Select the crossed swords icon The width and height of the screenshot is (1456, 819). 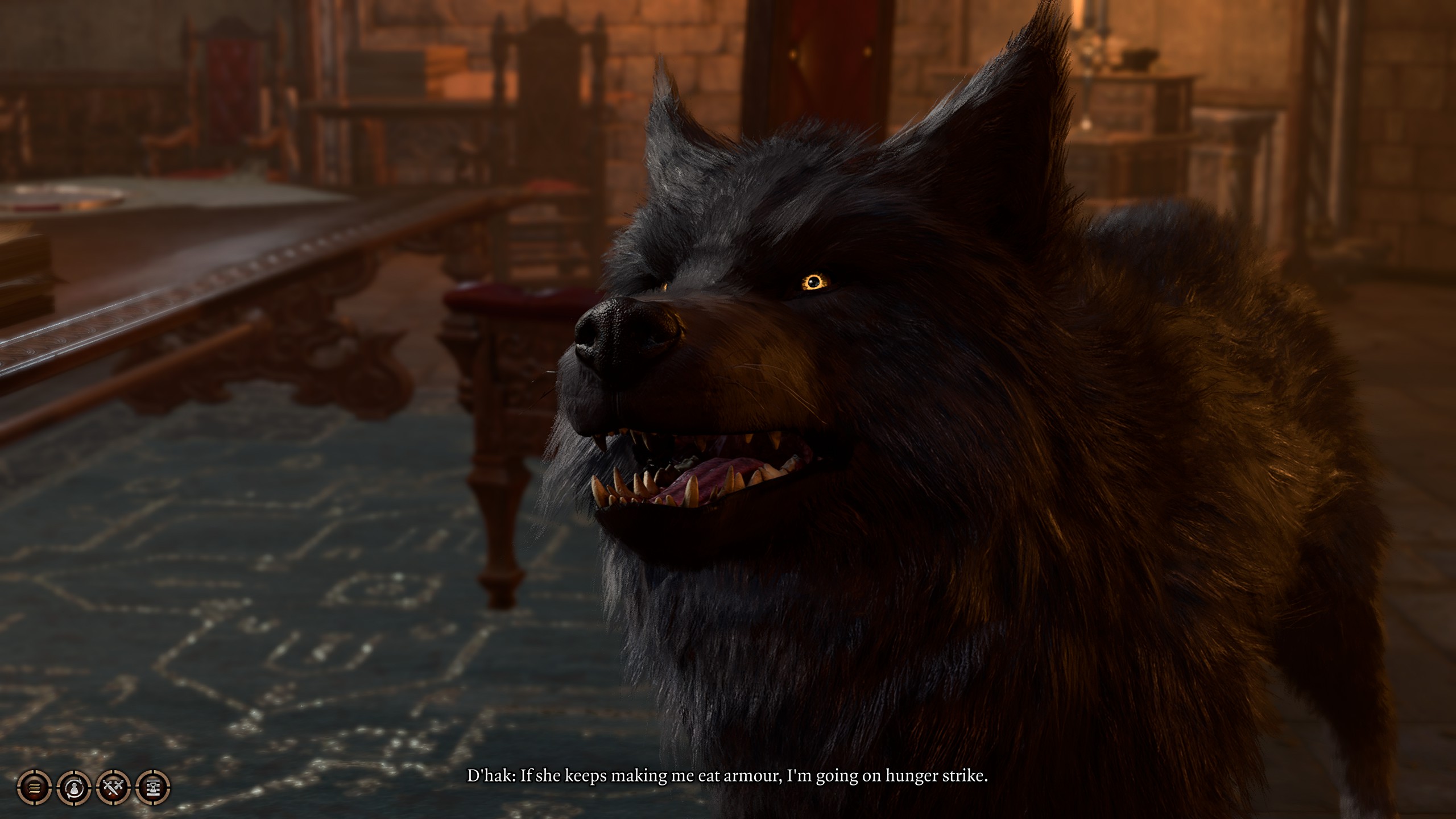pyautogui.click(x=114, y=788)
